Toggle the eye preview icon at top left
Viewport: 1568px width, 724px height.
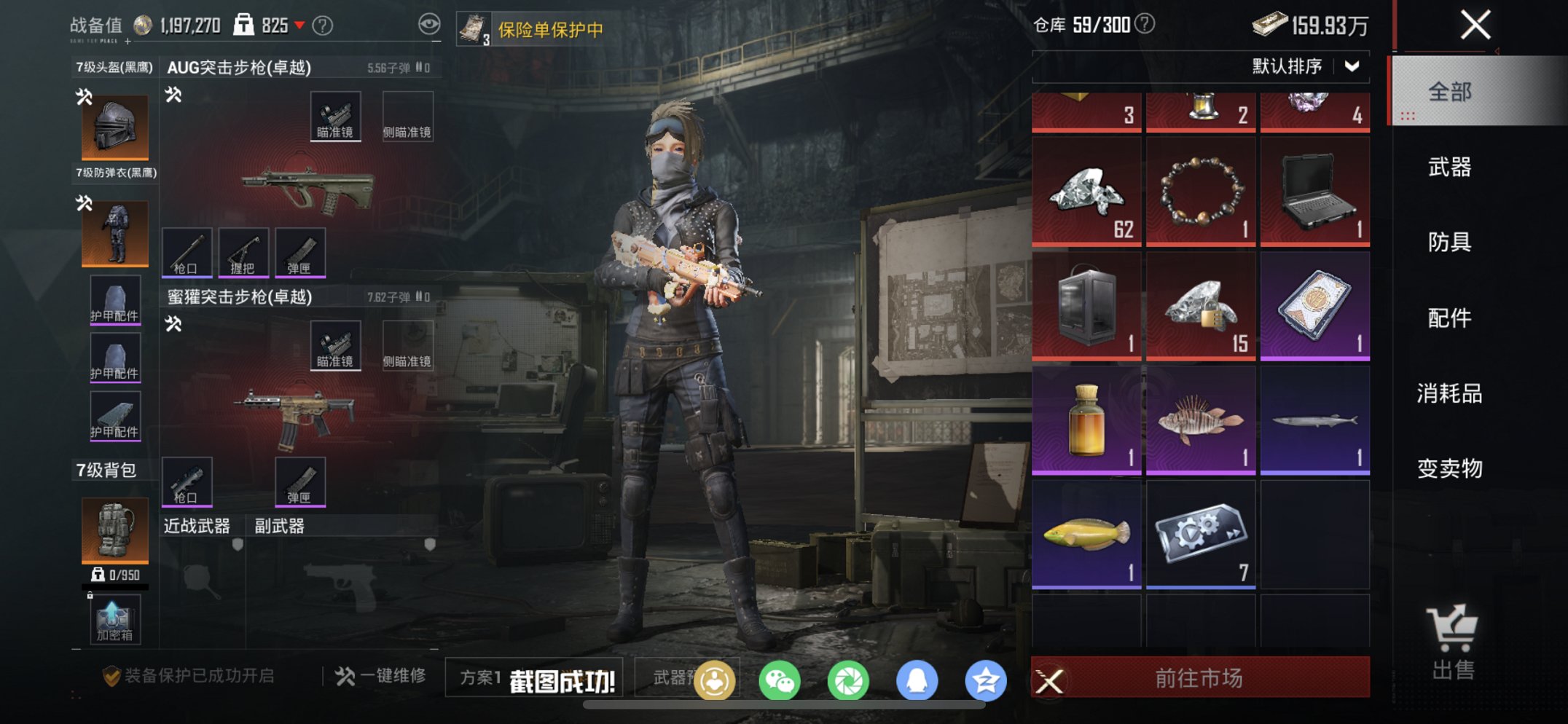point(430,23)
